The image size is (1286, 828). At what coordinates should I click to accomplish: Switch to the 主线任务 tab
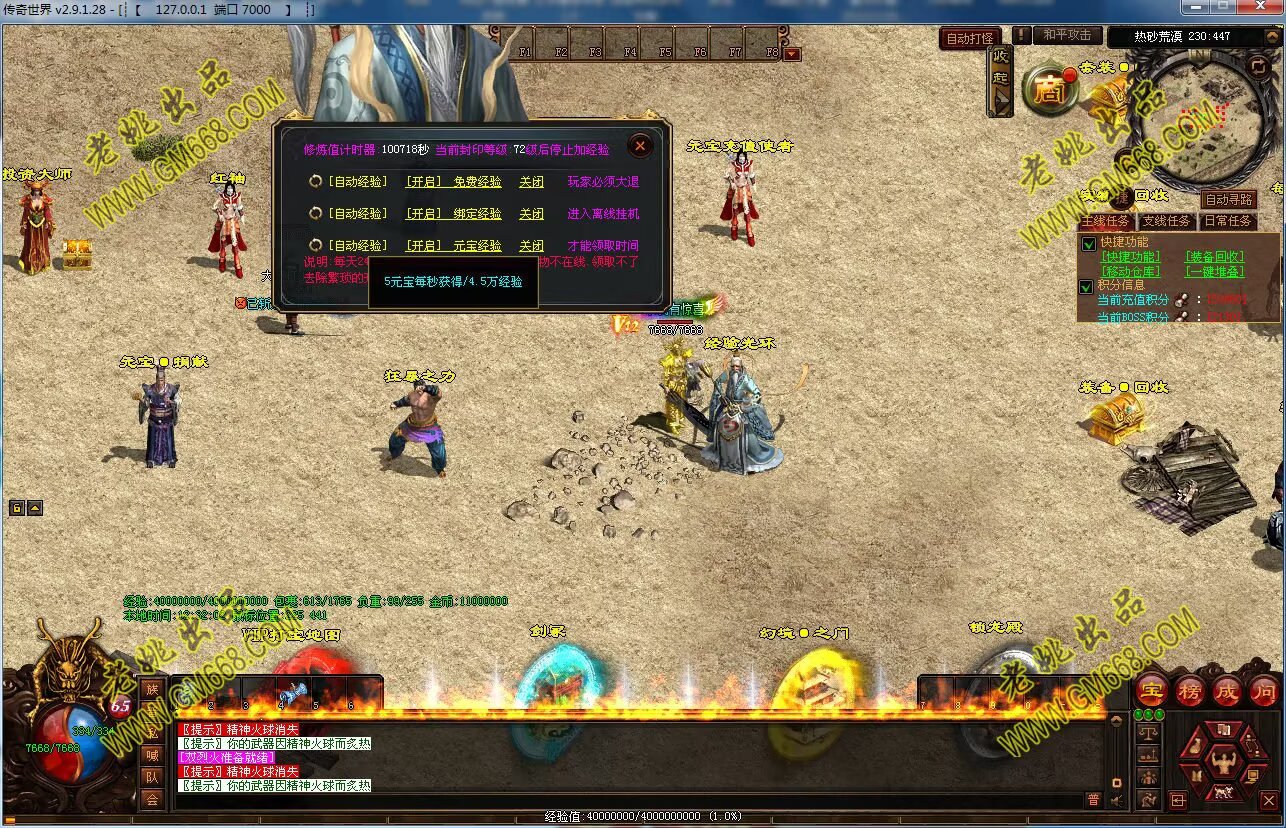(1105, 221)
